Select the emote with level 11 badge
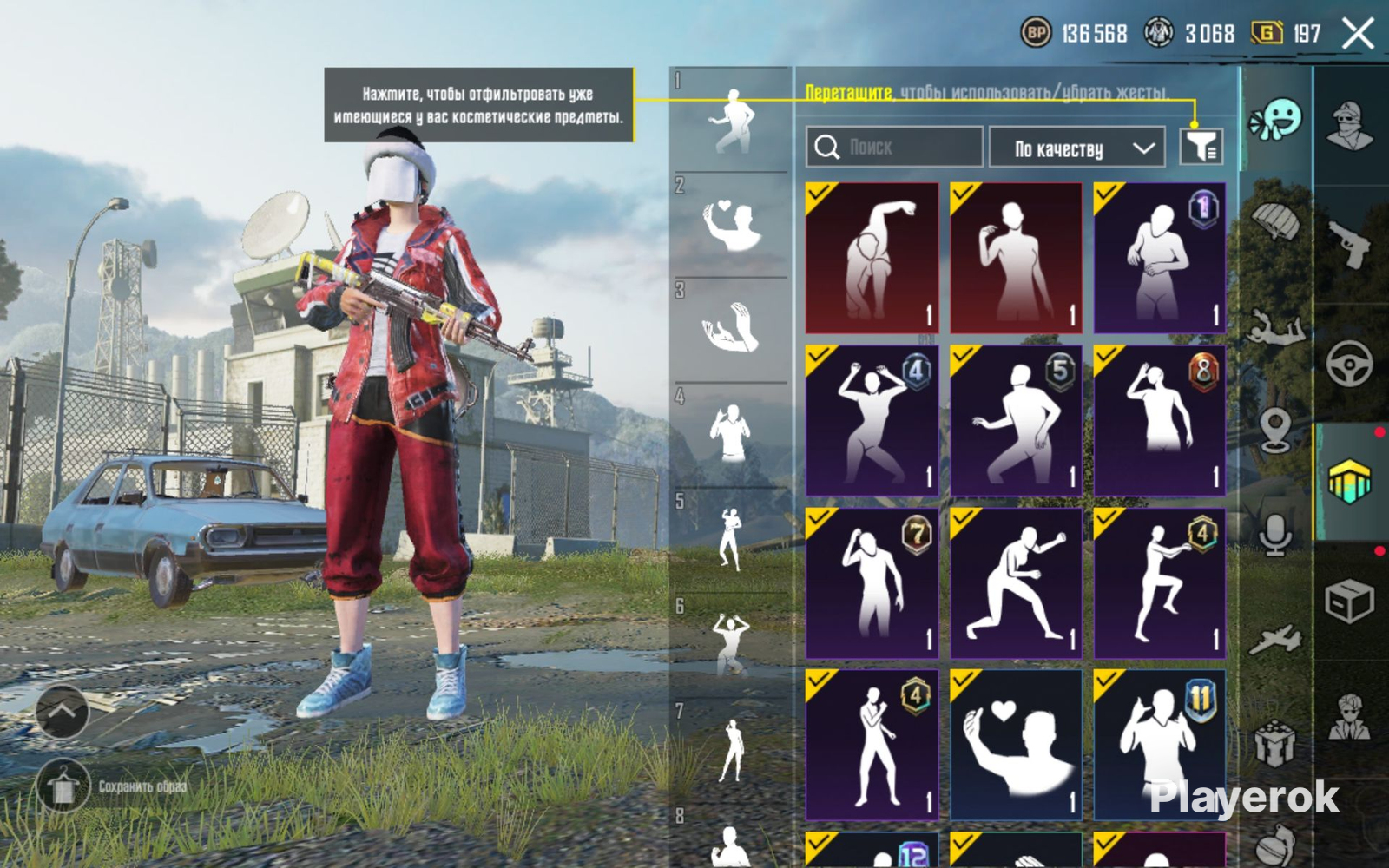The image size is (1389, 868). (1160, 745)
